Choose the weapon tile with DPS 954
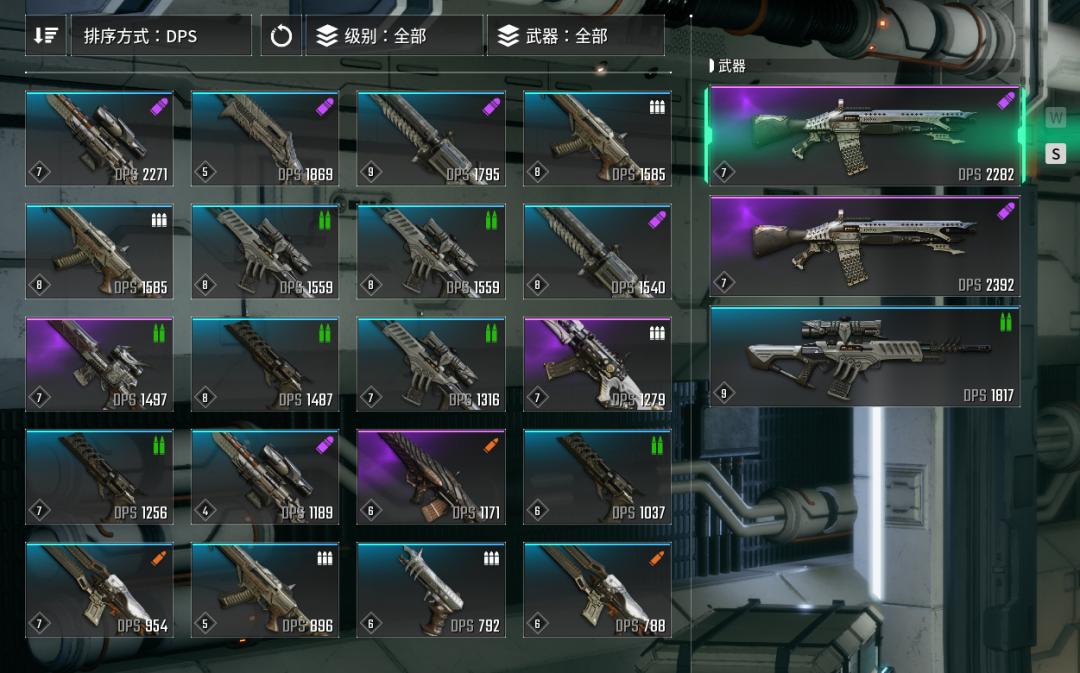This screenshot has width=1080, height=673. (99, 590)
